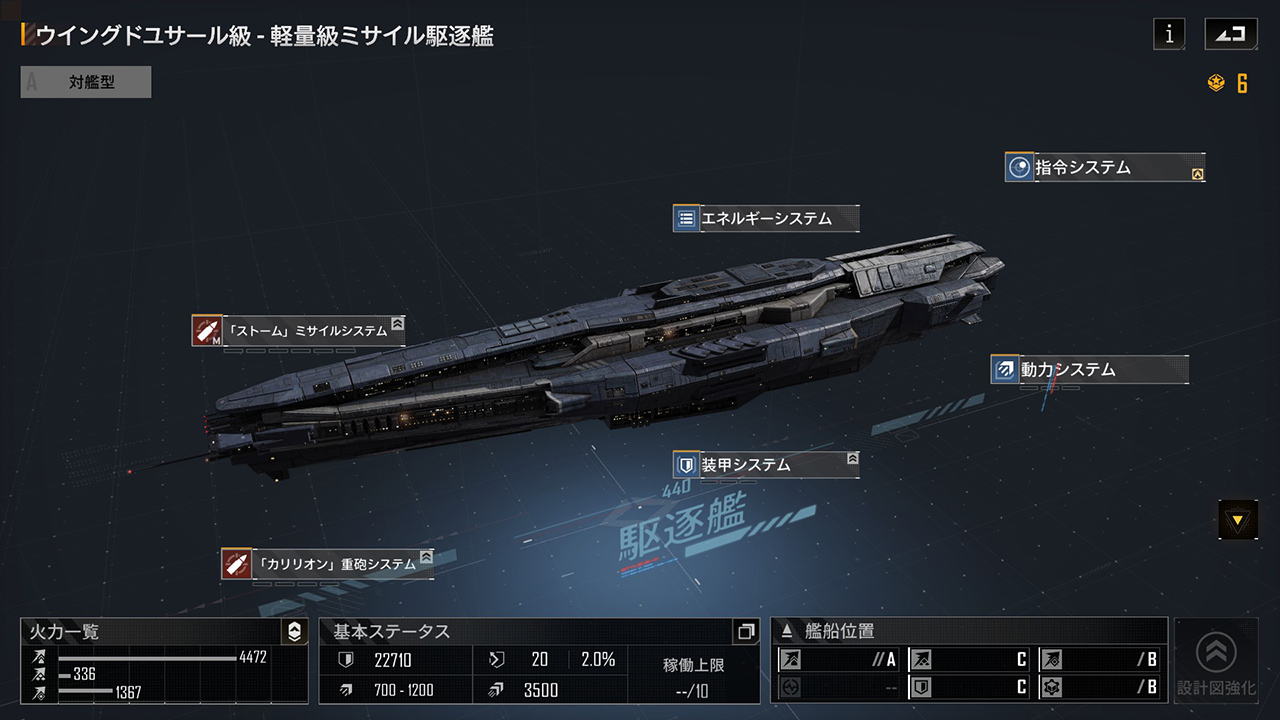
Task: Select the 対艦型 variant tab
Action: 86,82
